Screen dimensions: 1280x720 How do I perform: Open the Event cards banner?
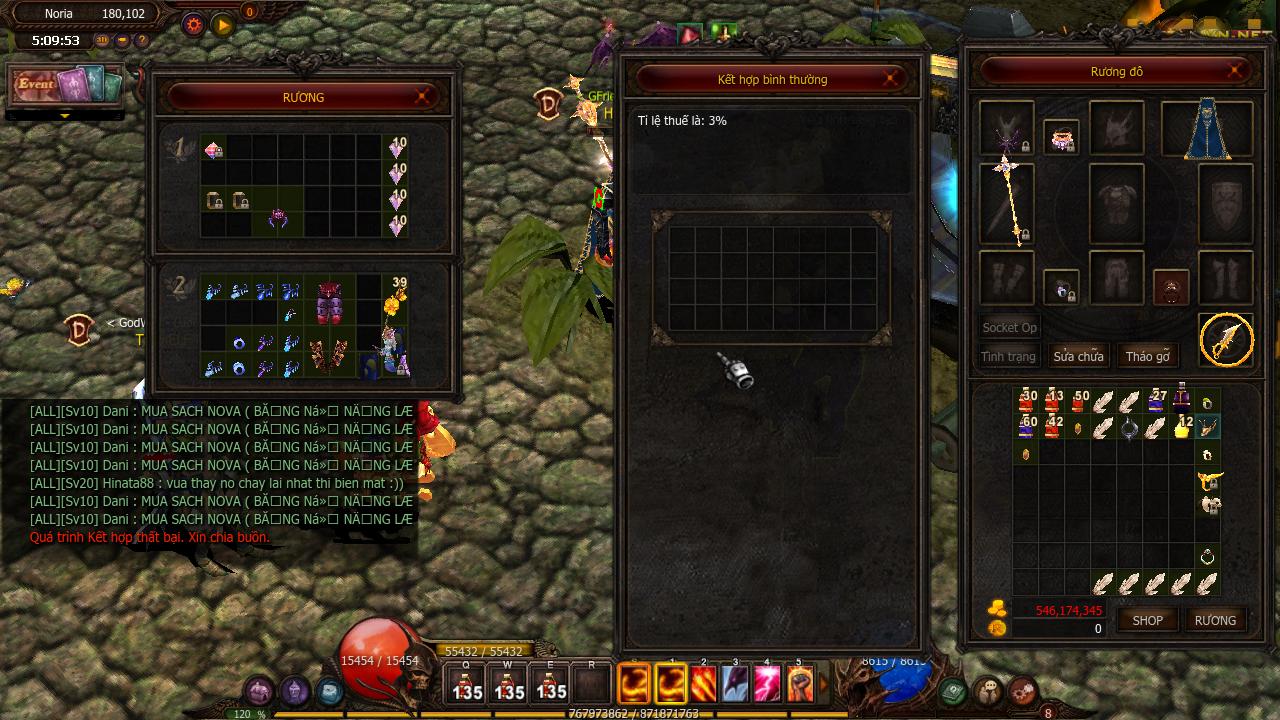pyautogui.click(x=66, y=85)
